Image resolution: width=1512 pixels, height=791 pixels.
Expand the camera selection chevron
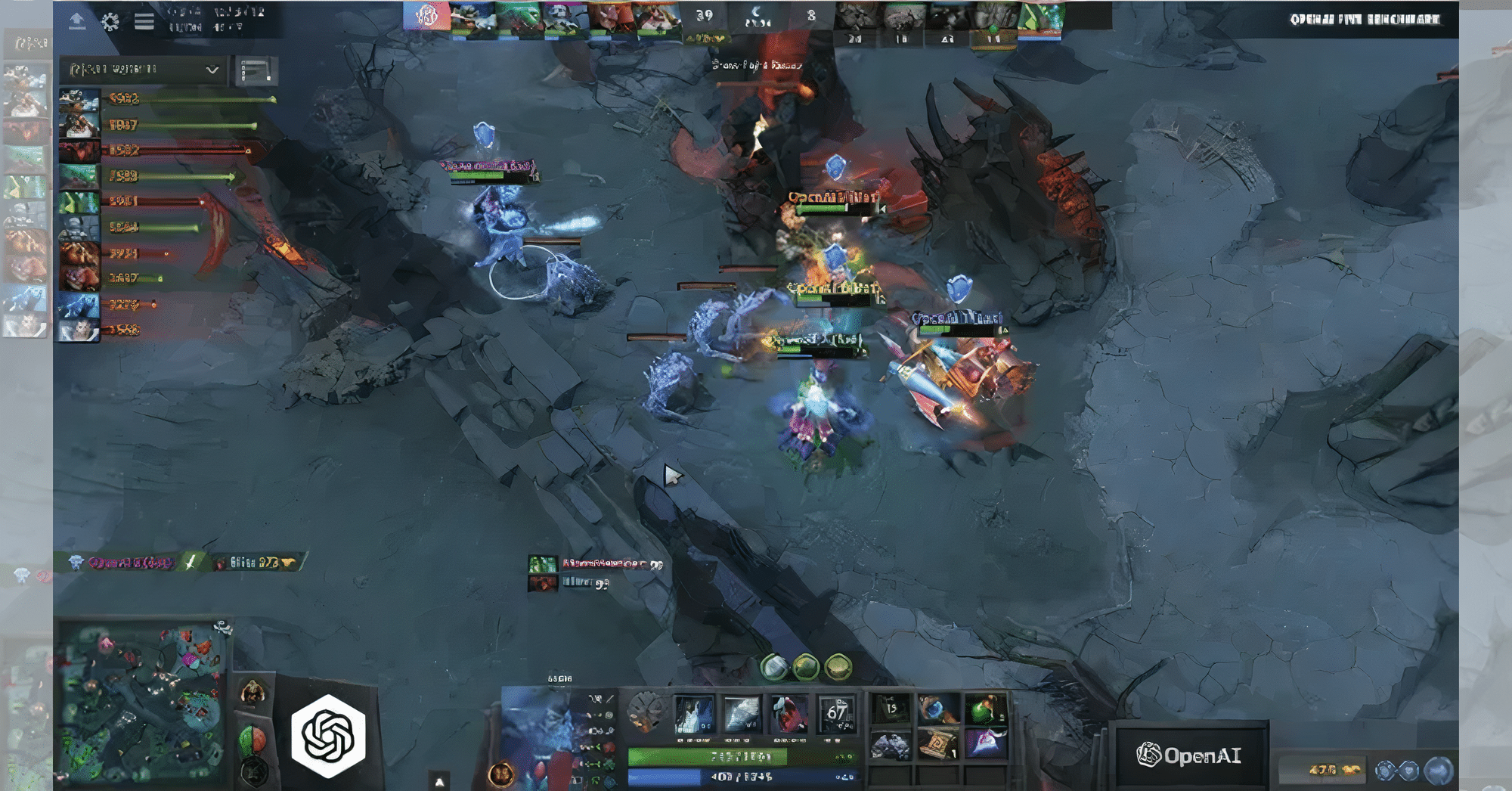click(212, 70)
